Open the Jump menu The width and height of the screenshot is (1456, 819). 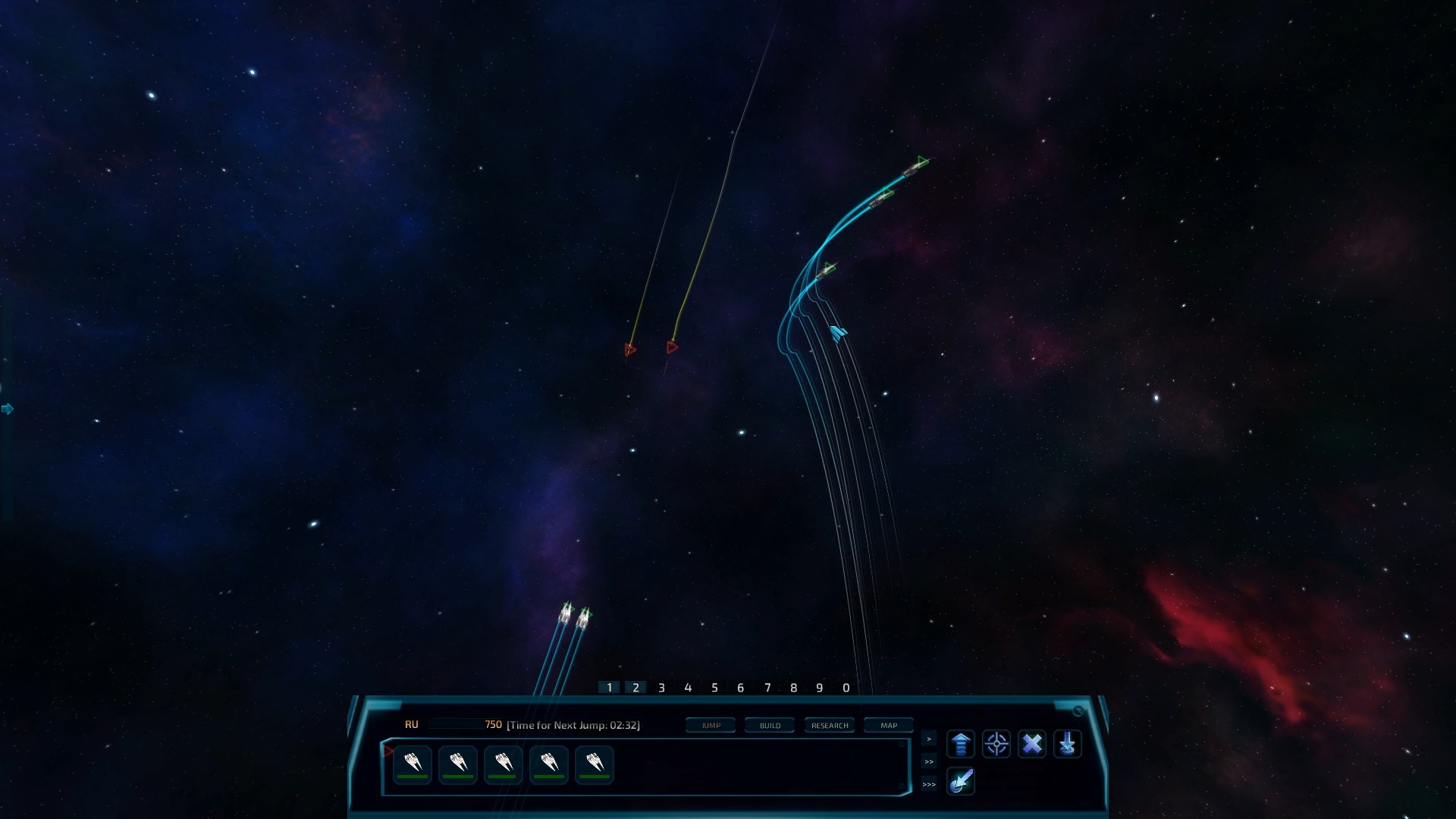click(711, 726)
